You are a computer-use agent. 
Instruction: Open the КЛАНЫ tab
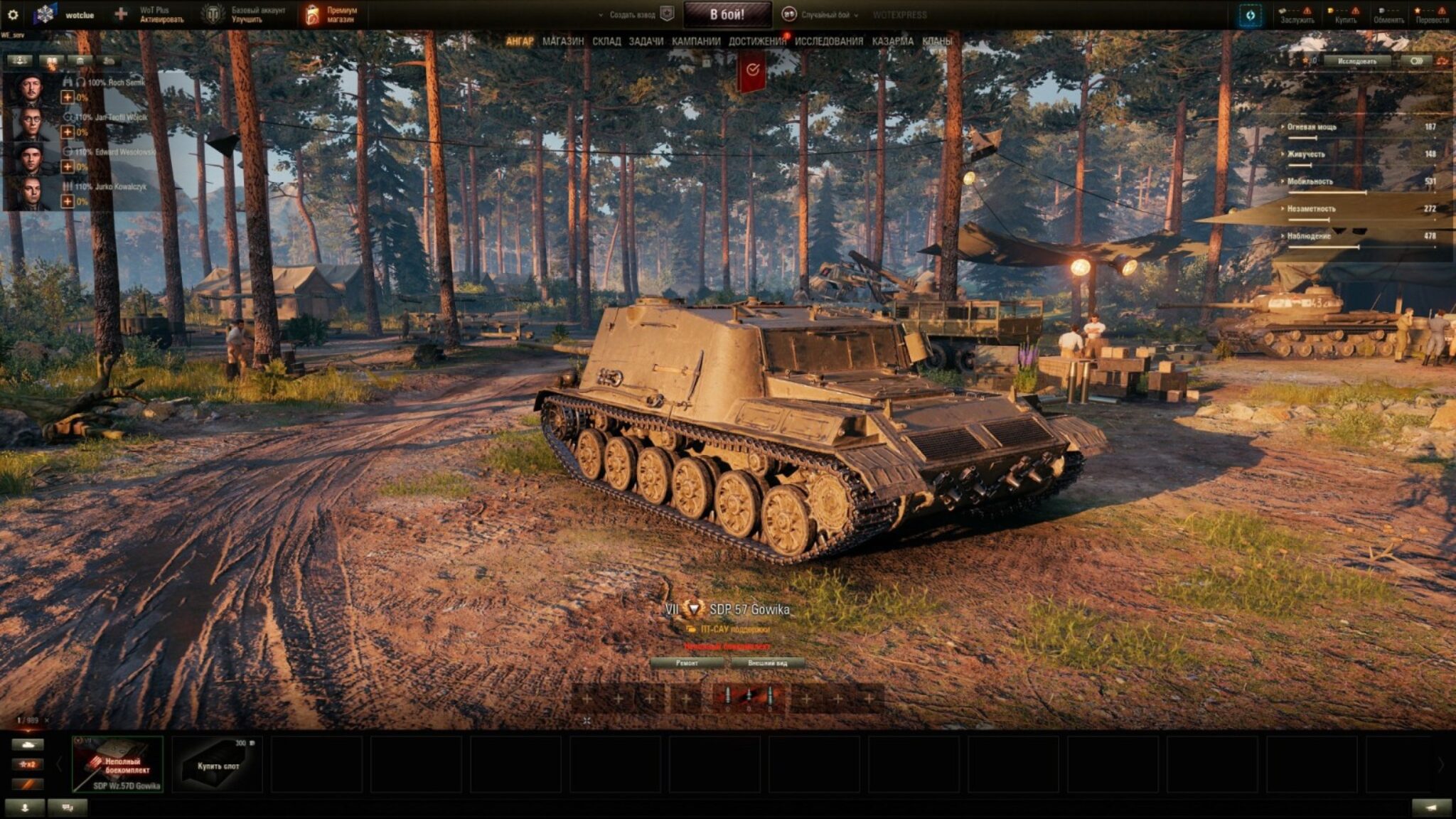(936, 41)
